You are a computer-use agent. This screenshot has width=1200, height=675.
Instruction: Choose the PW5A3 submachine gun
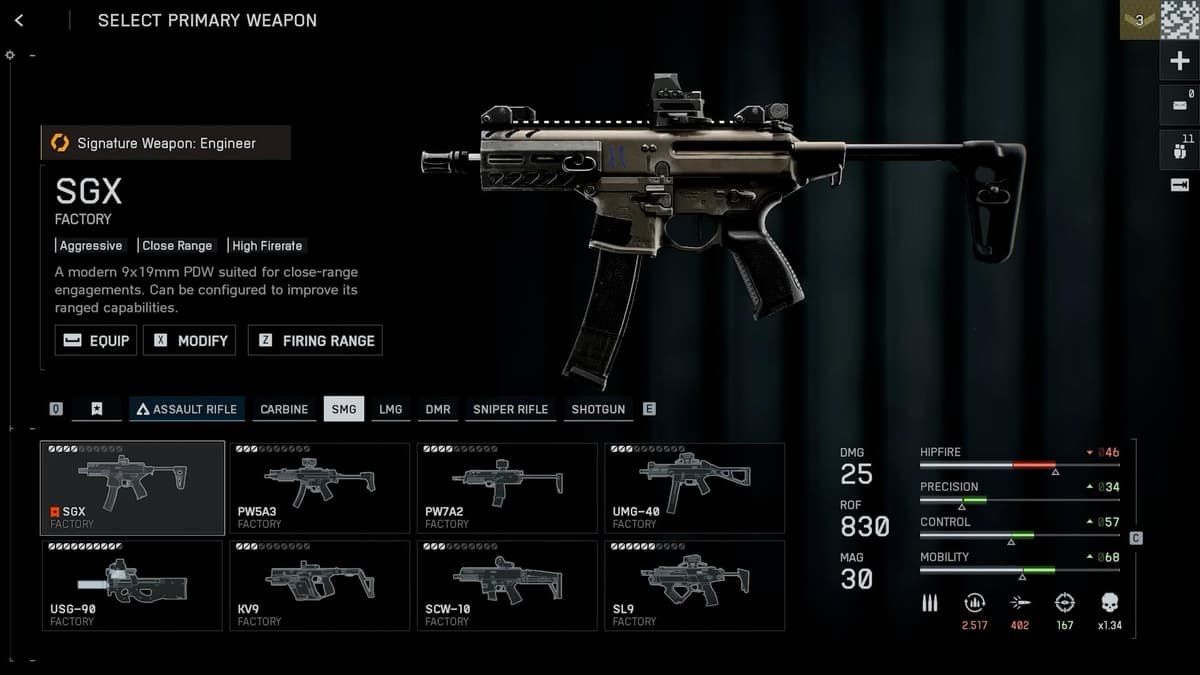pos(320,488)
